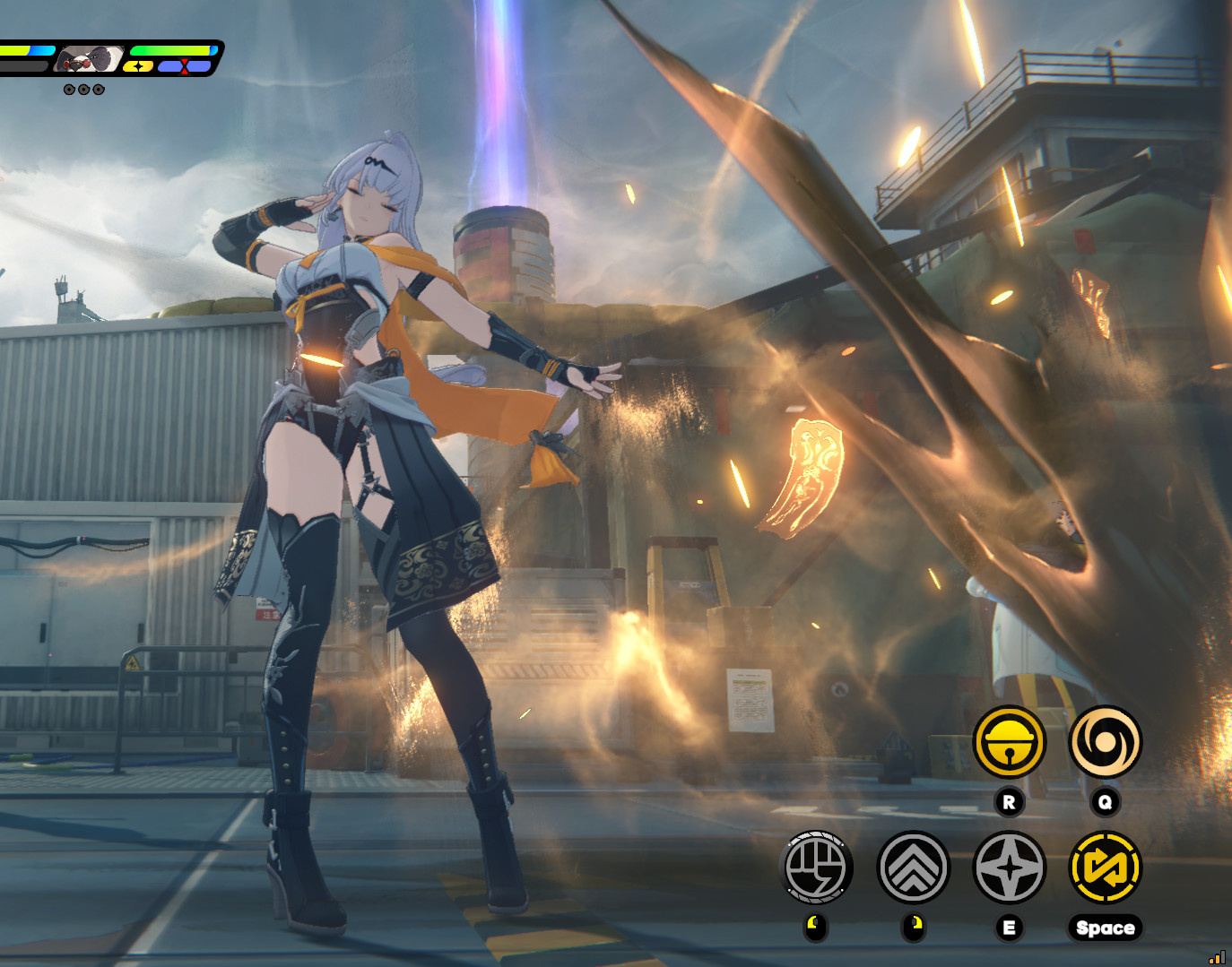Select the fist-shaped basic attack icon
1232x967 pixels.
coord(818,868)
